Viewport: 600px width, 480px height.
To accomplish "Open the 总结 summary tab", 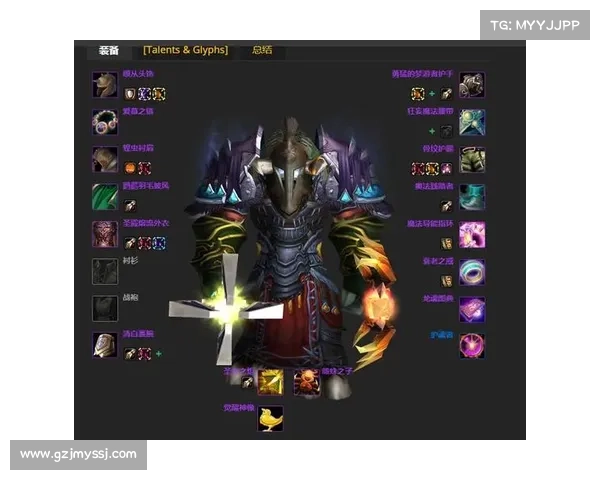I will pos(262,50).
